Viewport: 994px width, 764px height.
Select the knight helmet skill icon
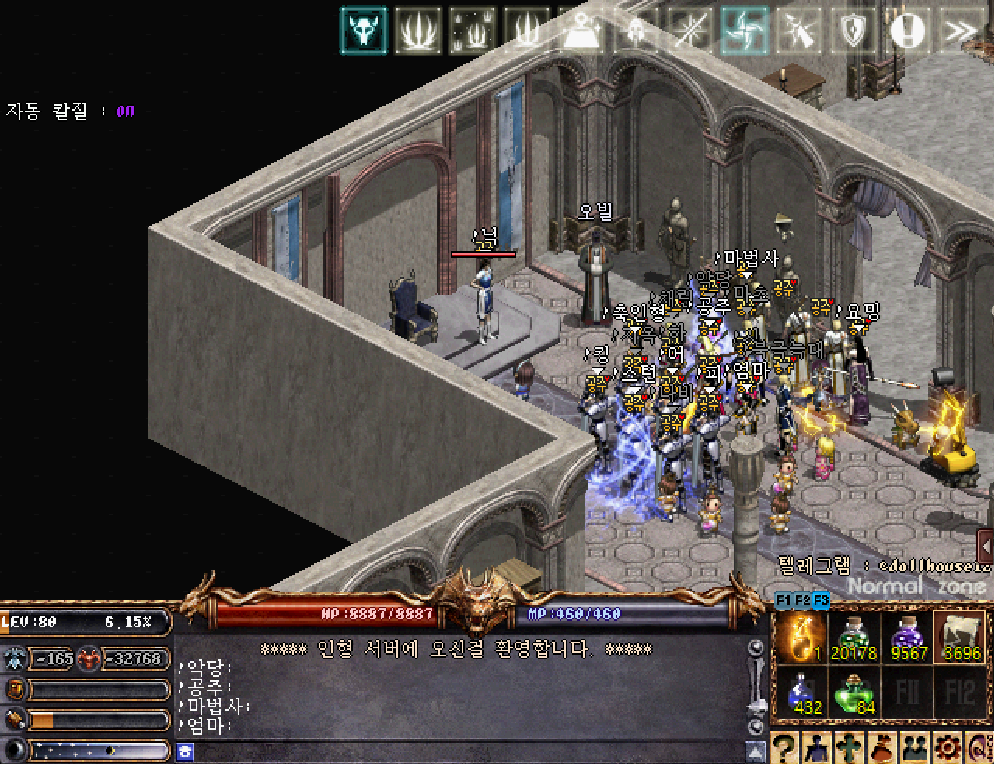(635, 30)
